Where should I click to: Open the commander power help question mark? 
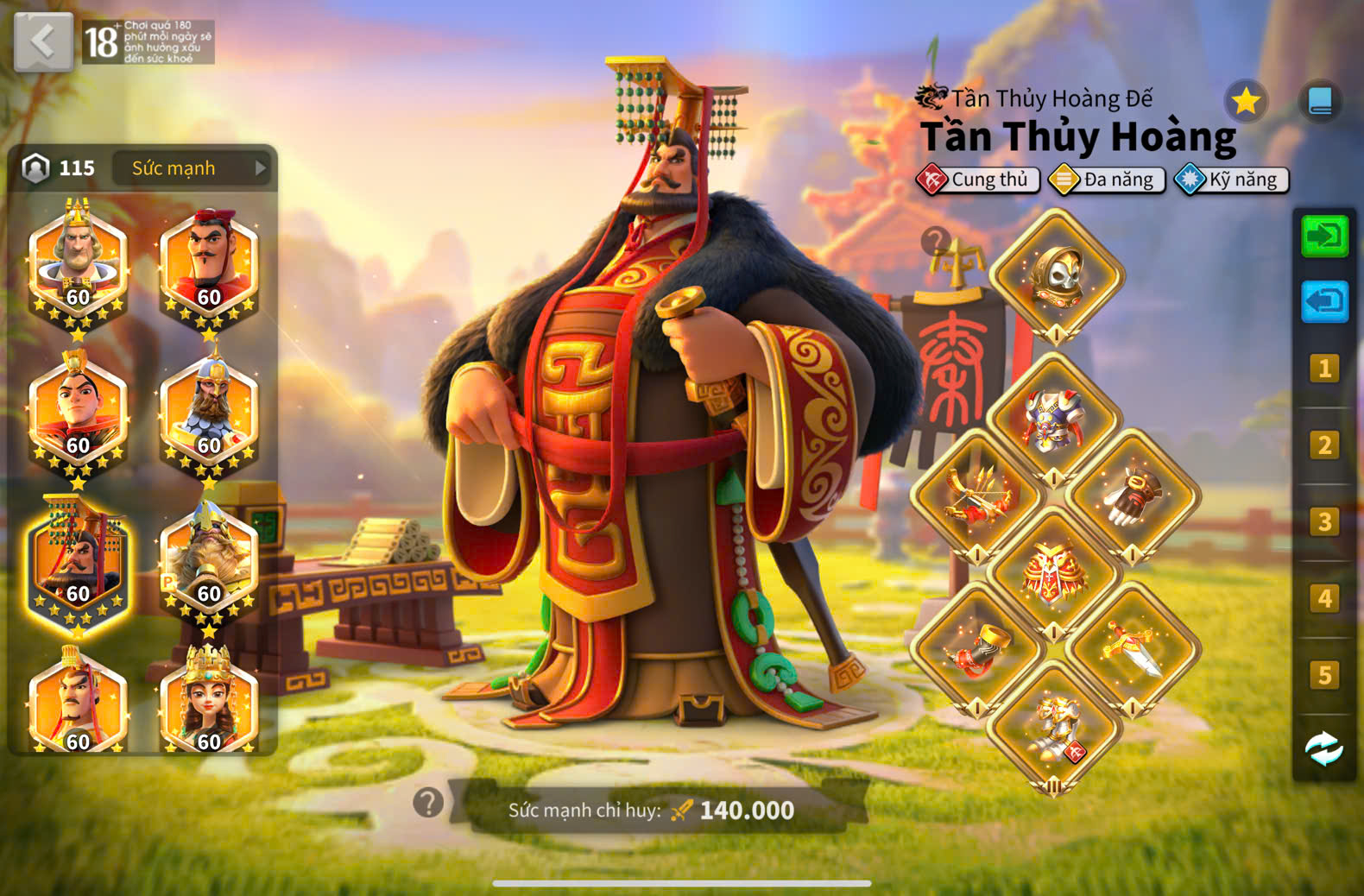pos(428,803)
